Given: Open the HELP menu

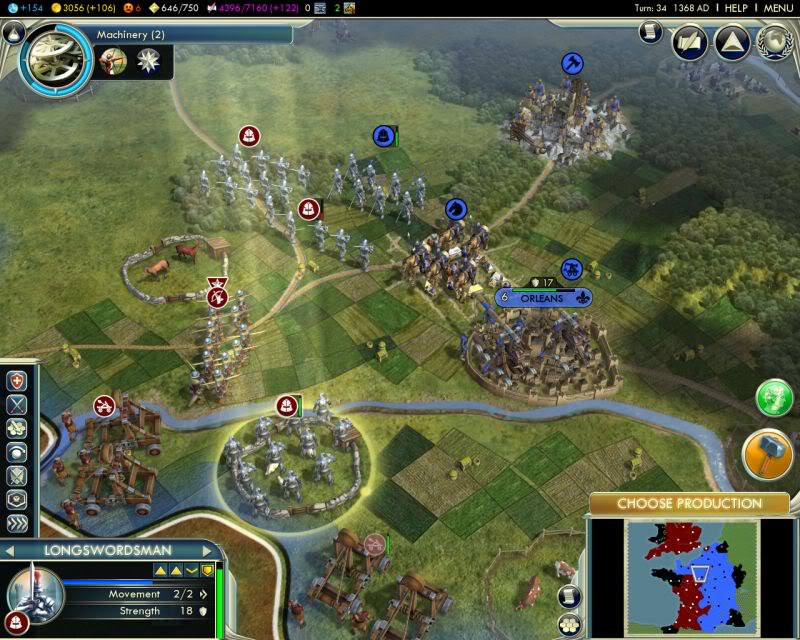Looking at the screenshot, I should tap(736, 8).
